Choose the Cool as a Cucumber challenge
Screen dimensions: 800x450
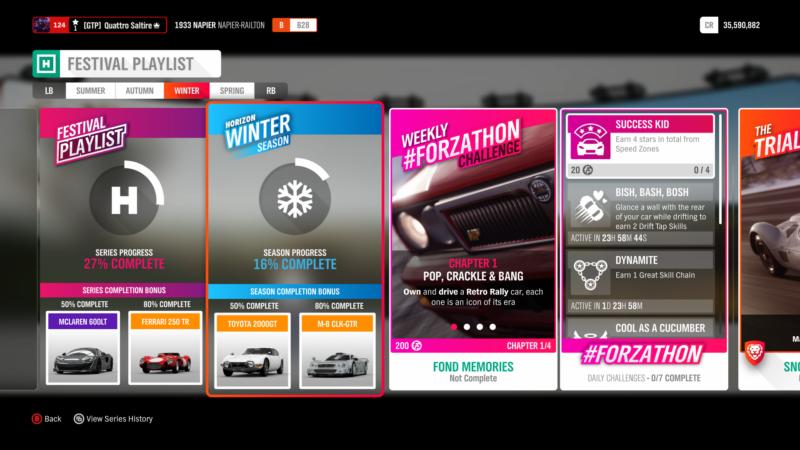640,330
